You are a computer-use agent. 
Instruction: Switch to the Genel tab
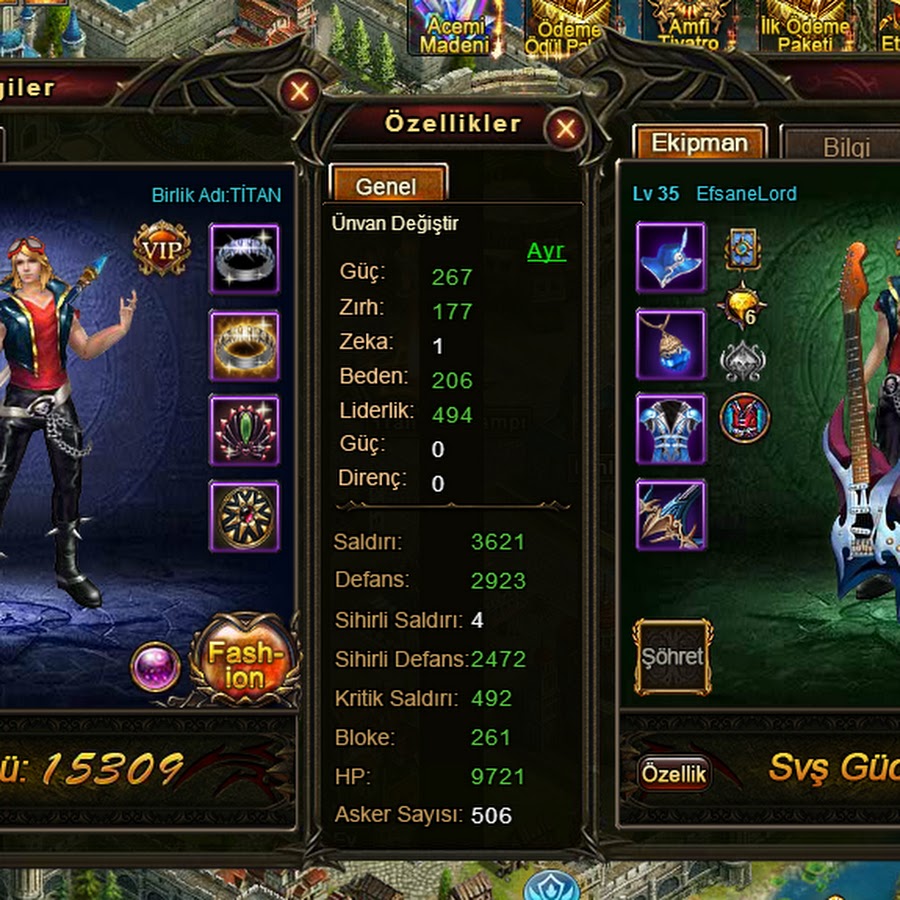pyautogui.click(x=386, y=185)
